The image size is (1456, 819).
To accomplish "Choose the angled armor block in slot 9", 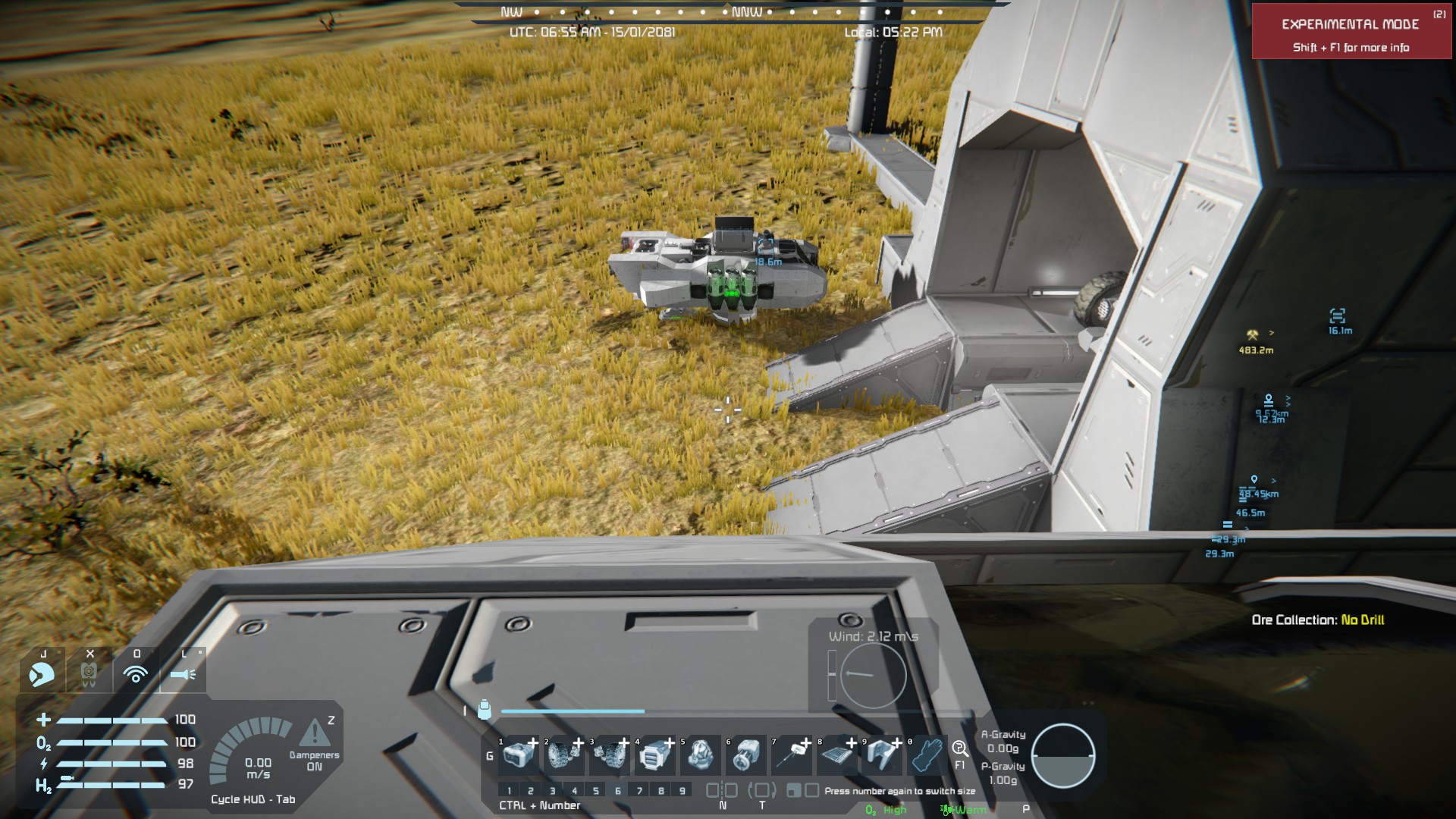I will pos(882,755).
